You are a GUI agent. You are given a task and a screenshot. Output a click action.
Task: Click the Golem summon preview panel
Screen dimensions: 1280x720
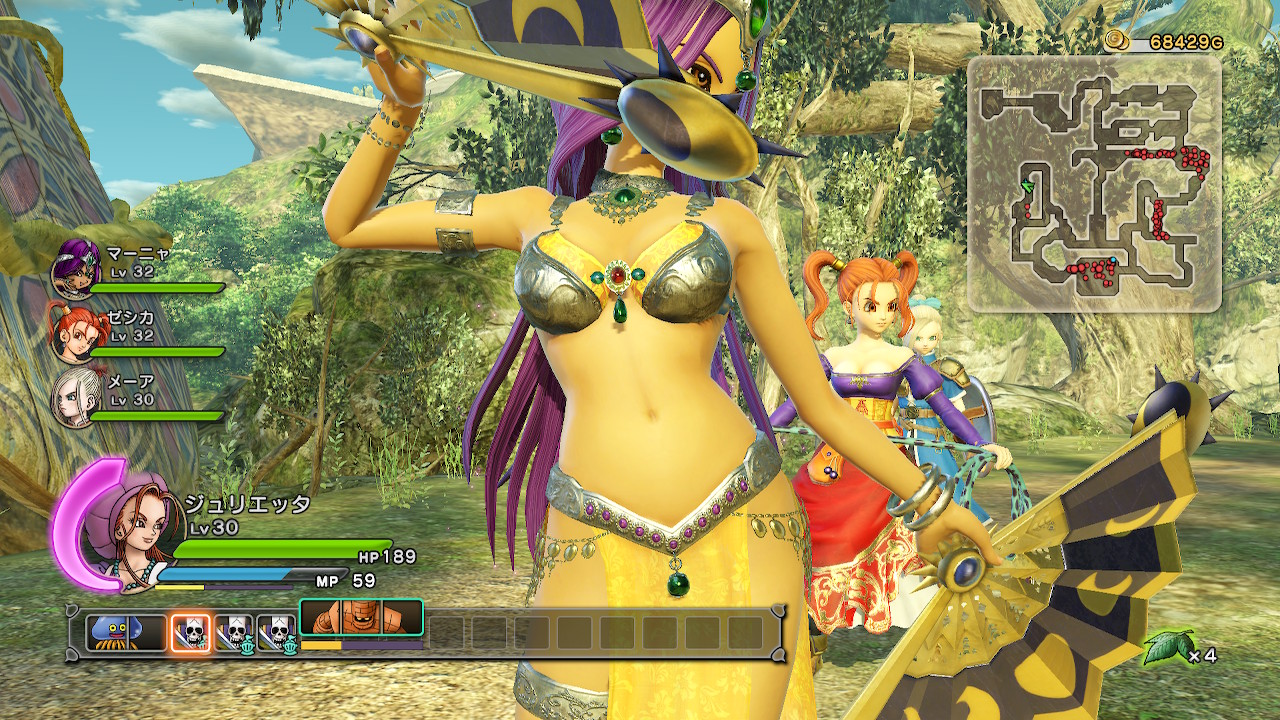point(360,617)
